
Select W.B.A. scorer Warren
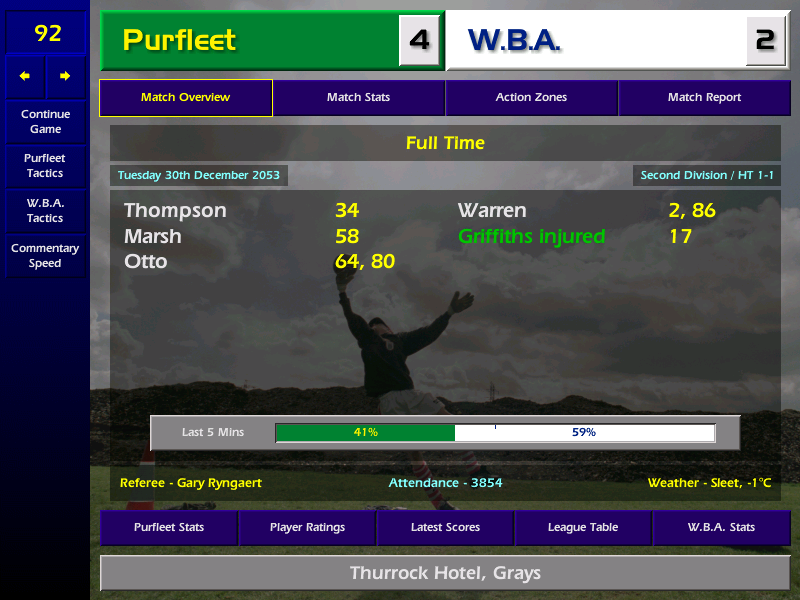(x=492, y=211)
